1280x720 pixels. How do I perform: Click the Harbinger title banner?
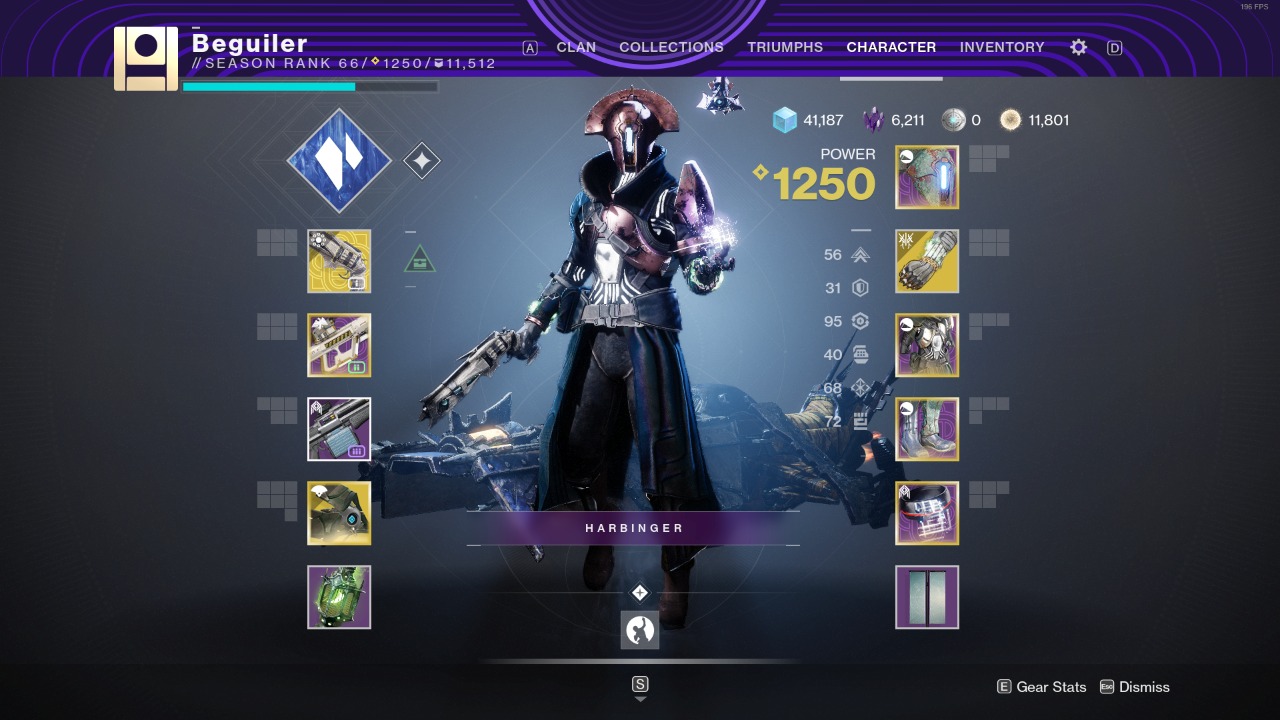tap(634, 528)
